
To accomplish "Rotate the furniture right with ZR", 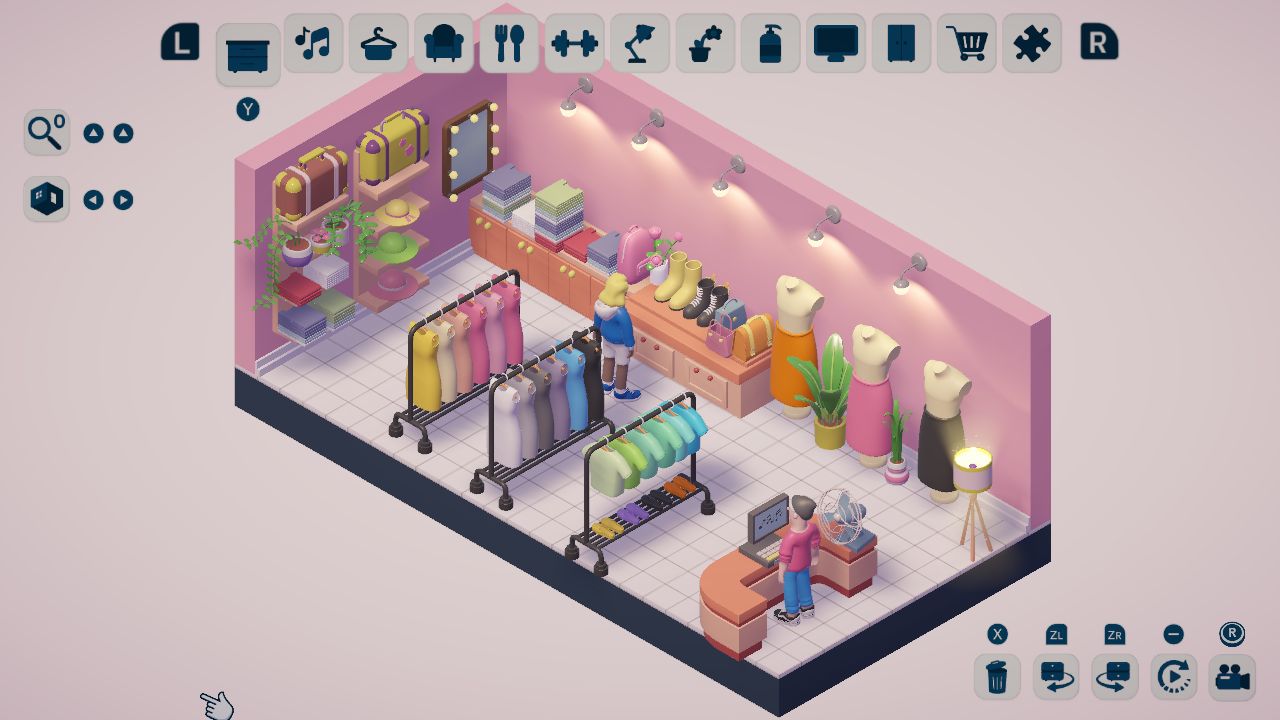I will (x=1115, y=677).
